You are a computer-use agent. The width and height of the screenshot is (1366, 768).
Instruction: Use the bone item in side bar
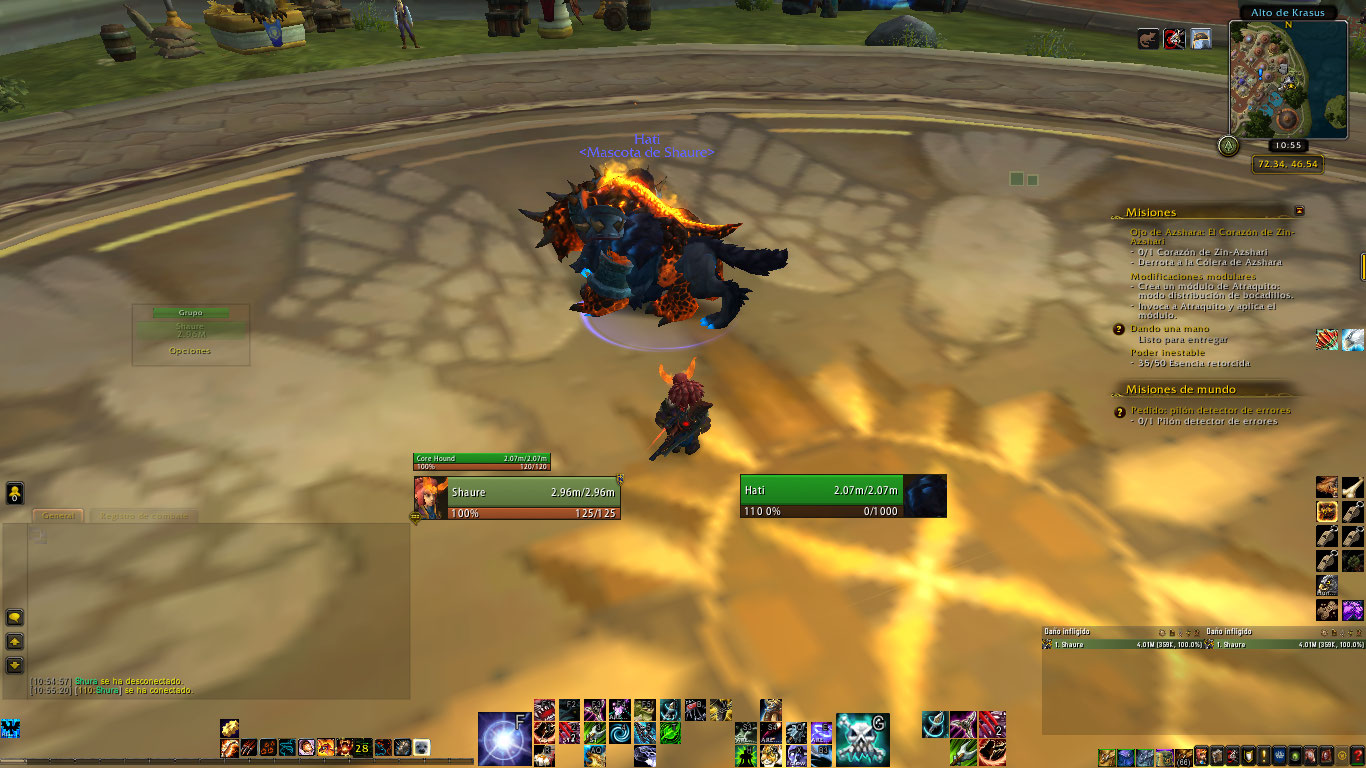click(x=1351, y=487)
